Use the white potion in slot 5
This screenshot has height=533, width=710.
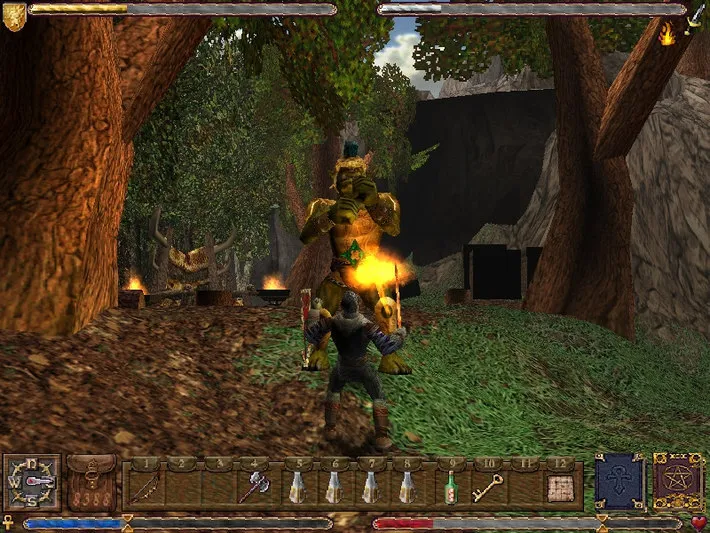point(296,487)
